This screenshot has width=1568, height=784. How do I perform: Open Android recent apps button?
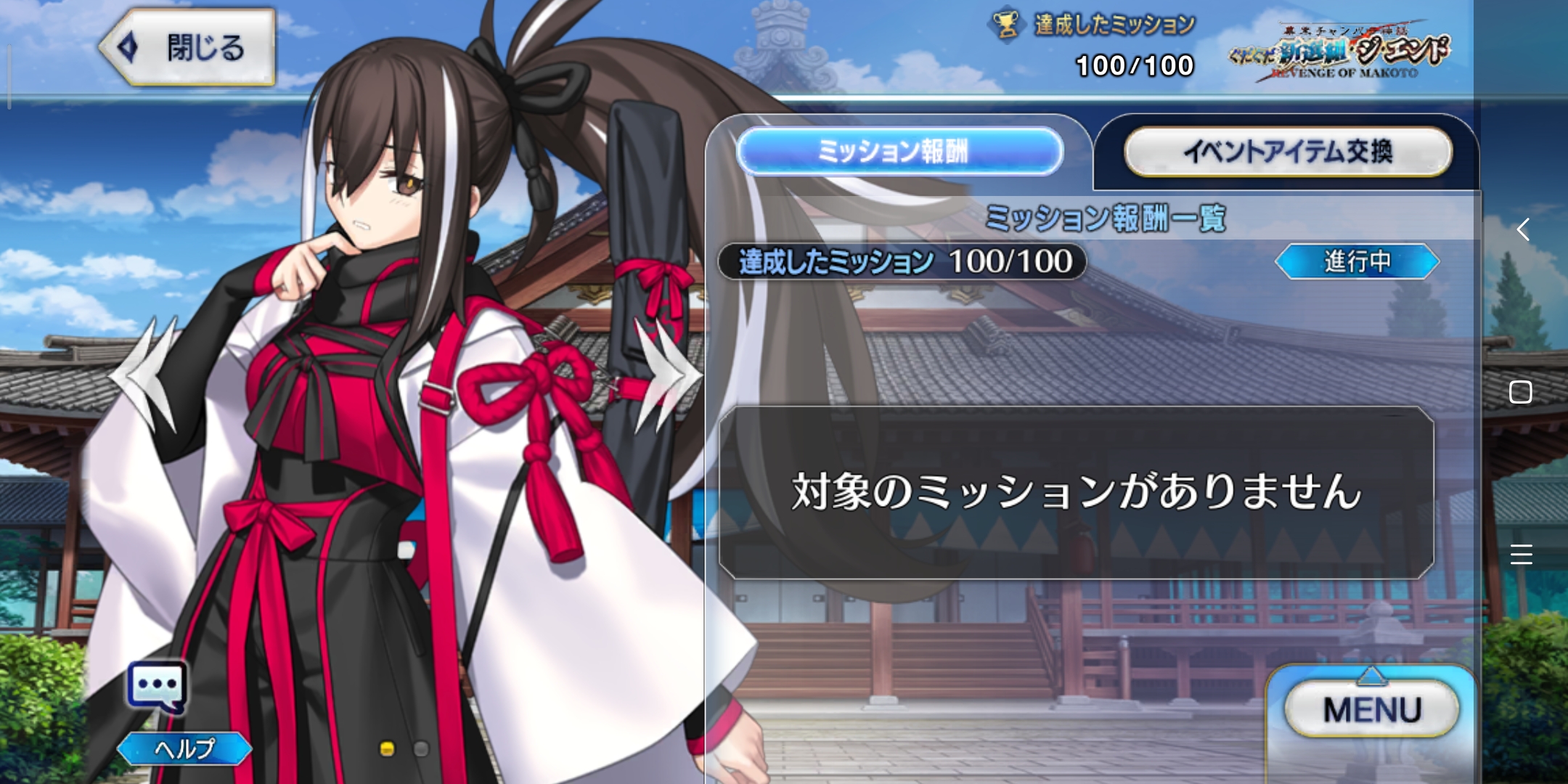click(x=1521, y=554)
